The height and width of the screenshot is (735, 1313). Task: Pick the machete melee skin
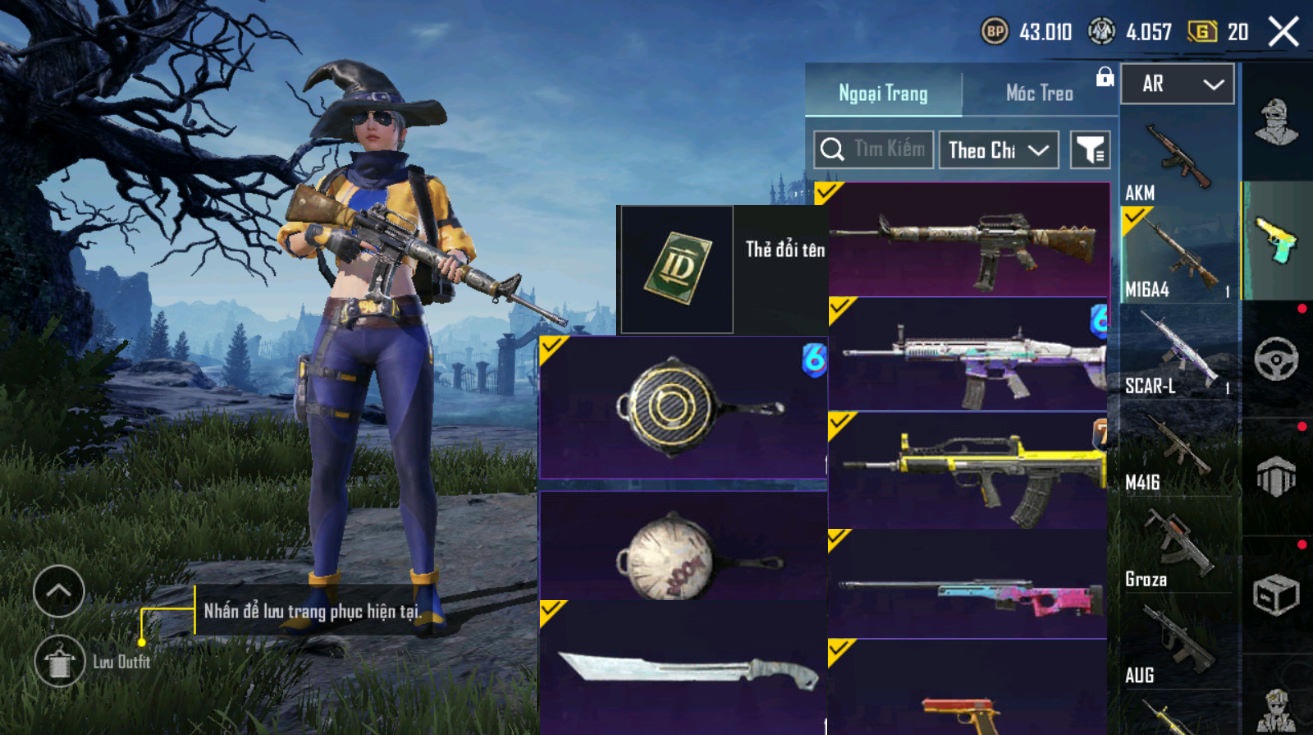click(683, 668)
